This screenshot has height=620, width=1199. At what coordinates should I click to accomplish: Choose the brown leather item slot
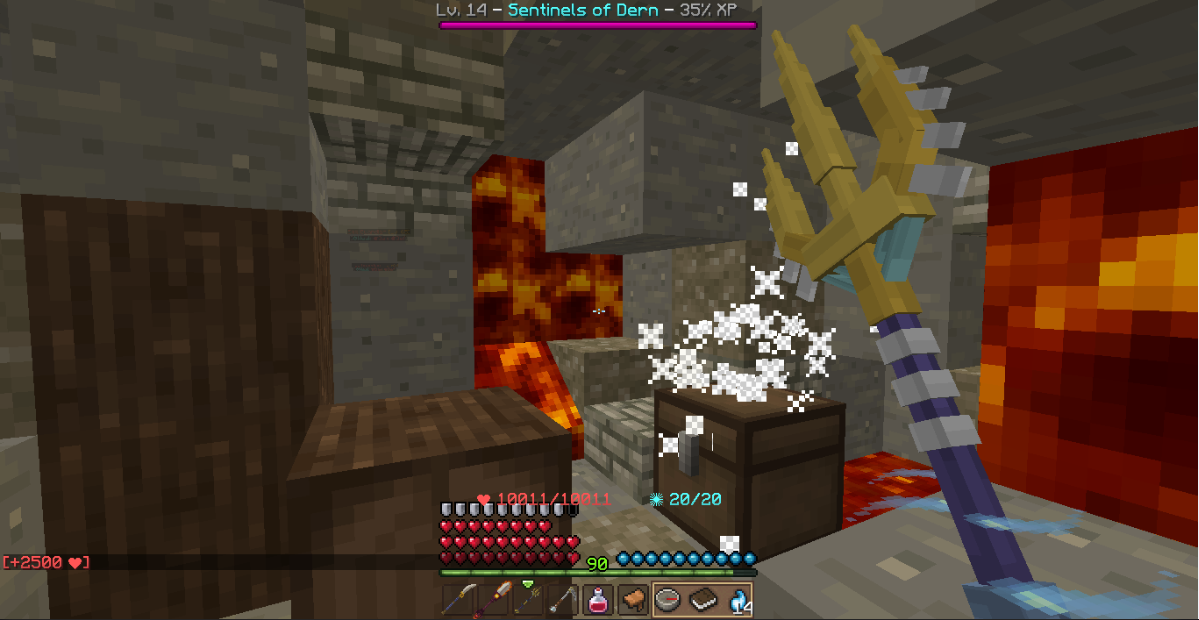click(x=632, y=600)
